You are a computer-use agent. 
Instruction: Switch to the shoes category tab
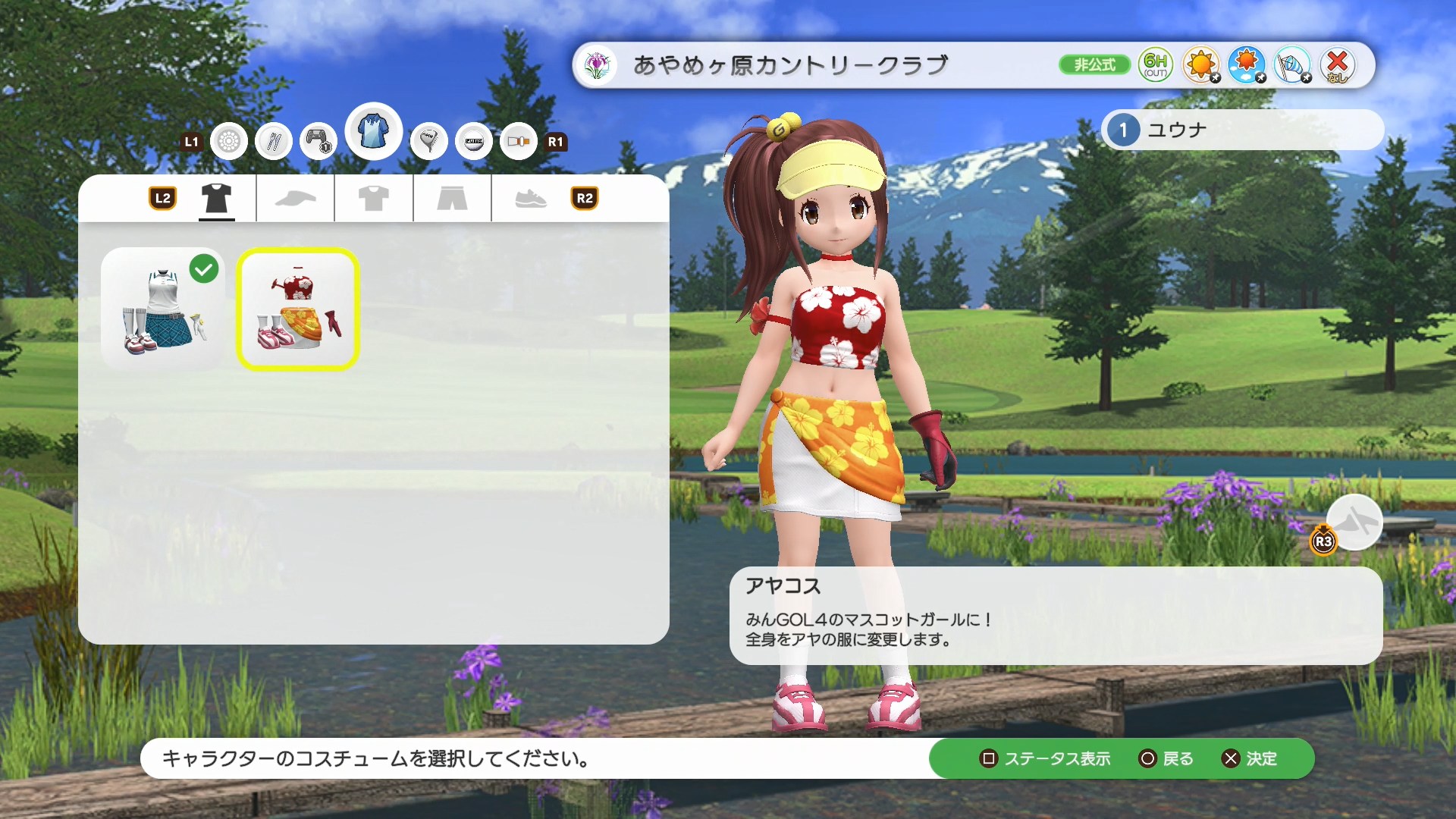click(x=530, y=199)
